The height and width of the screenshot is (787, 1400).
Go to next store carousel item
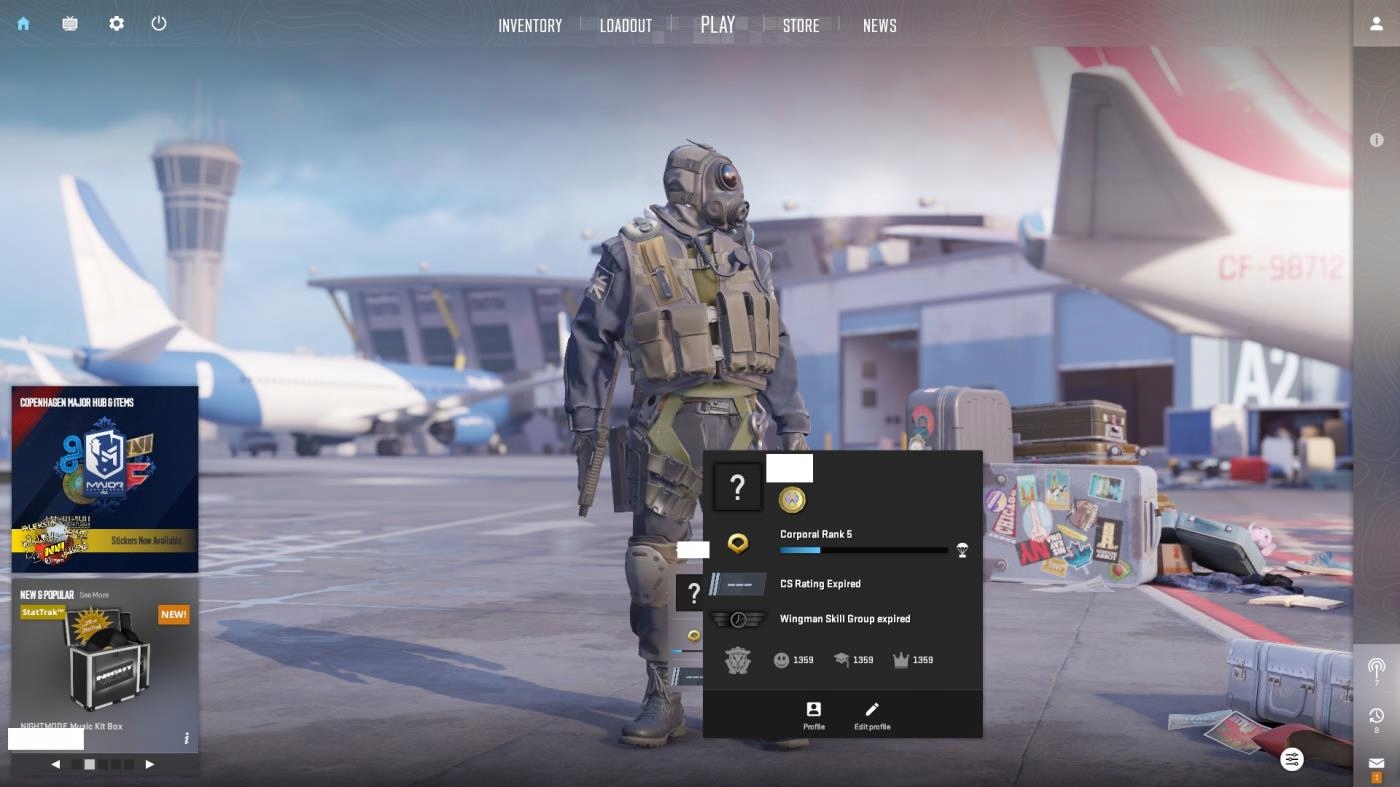pyautogui.click(x=150, y=764)
